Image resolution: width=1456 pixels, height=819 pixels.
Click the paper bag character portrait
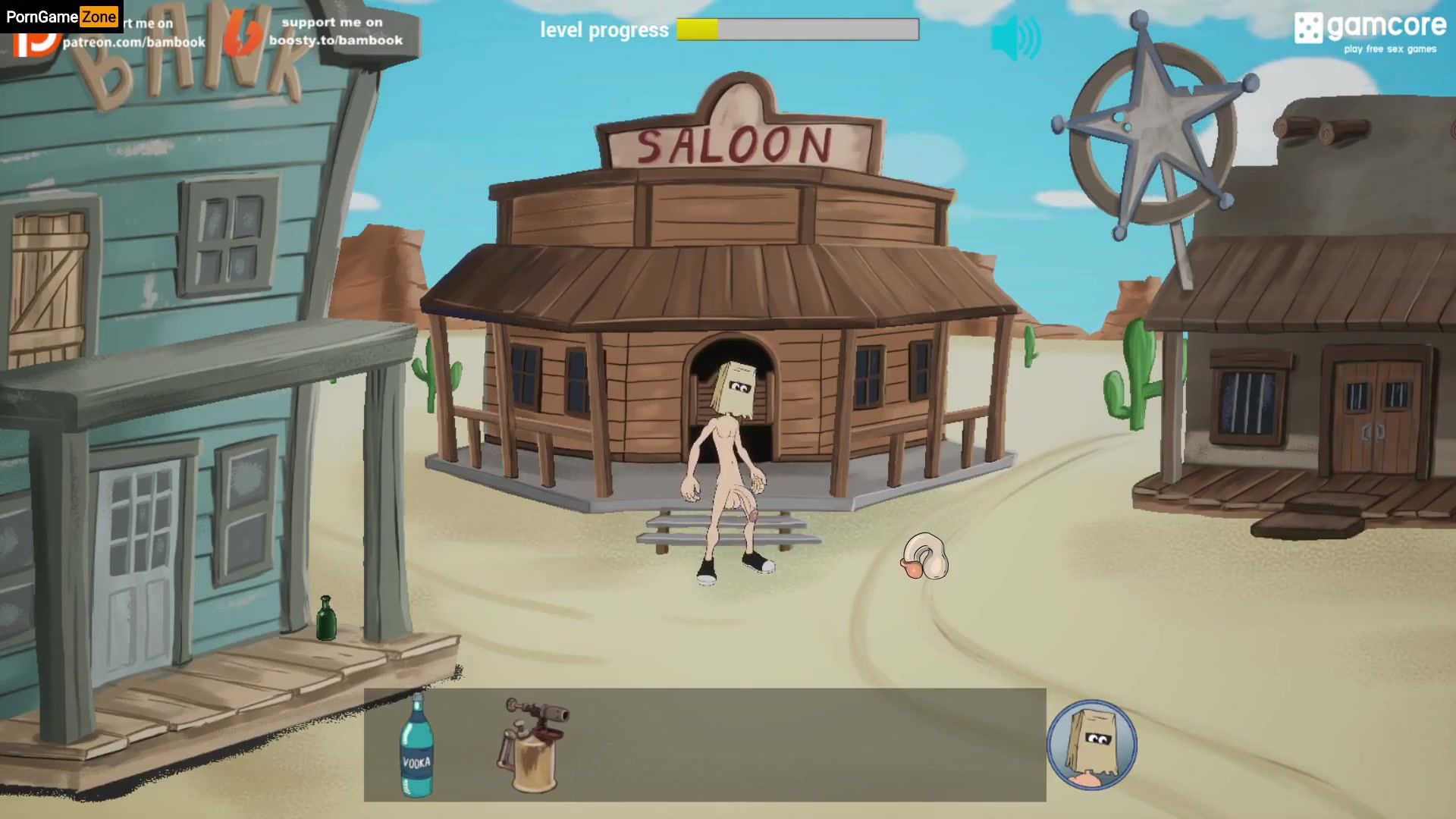point(1090,745)
